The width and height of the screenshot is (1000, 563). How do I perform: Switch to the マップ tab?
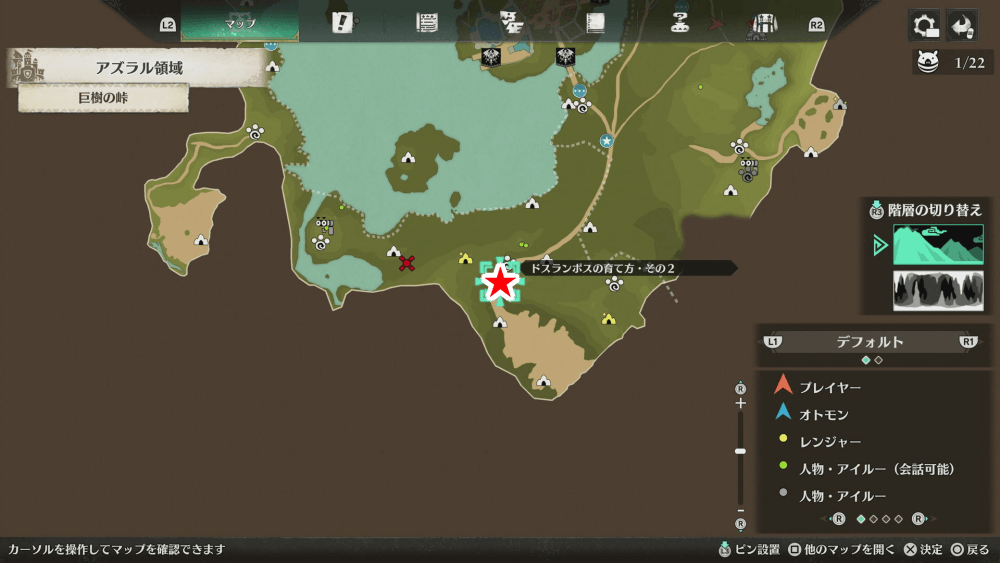click(x=240, y=23)
